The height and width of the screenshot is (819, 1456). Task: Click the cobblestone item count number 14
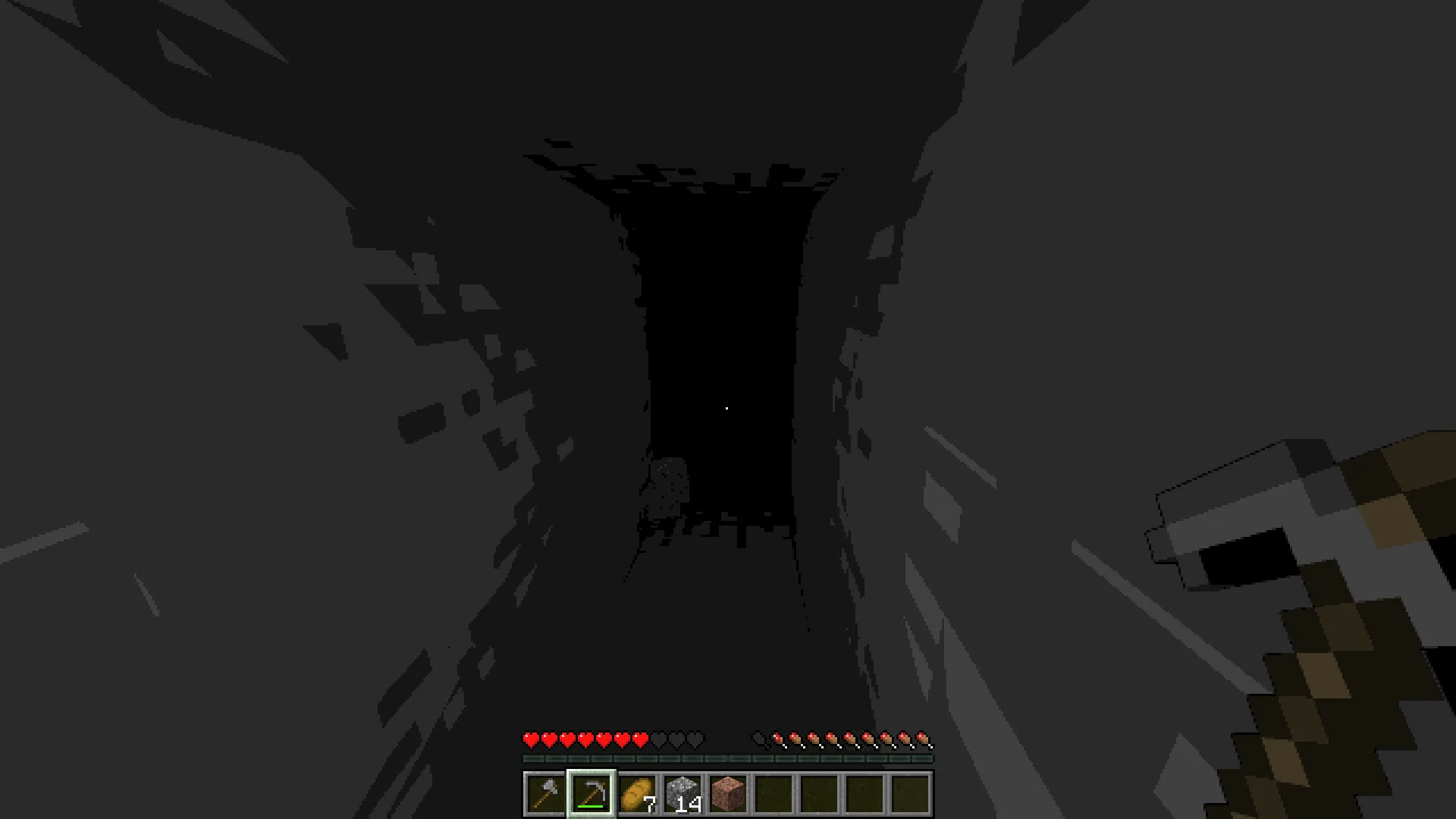pyautogui.click(x=688, y=805)
